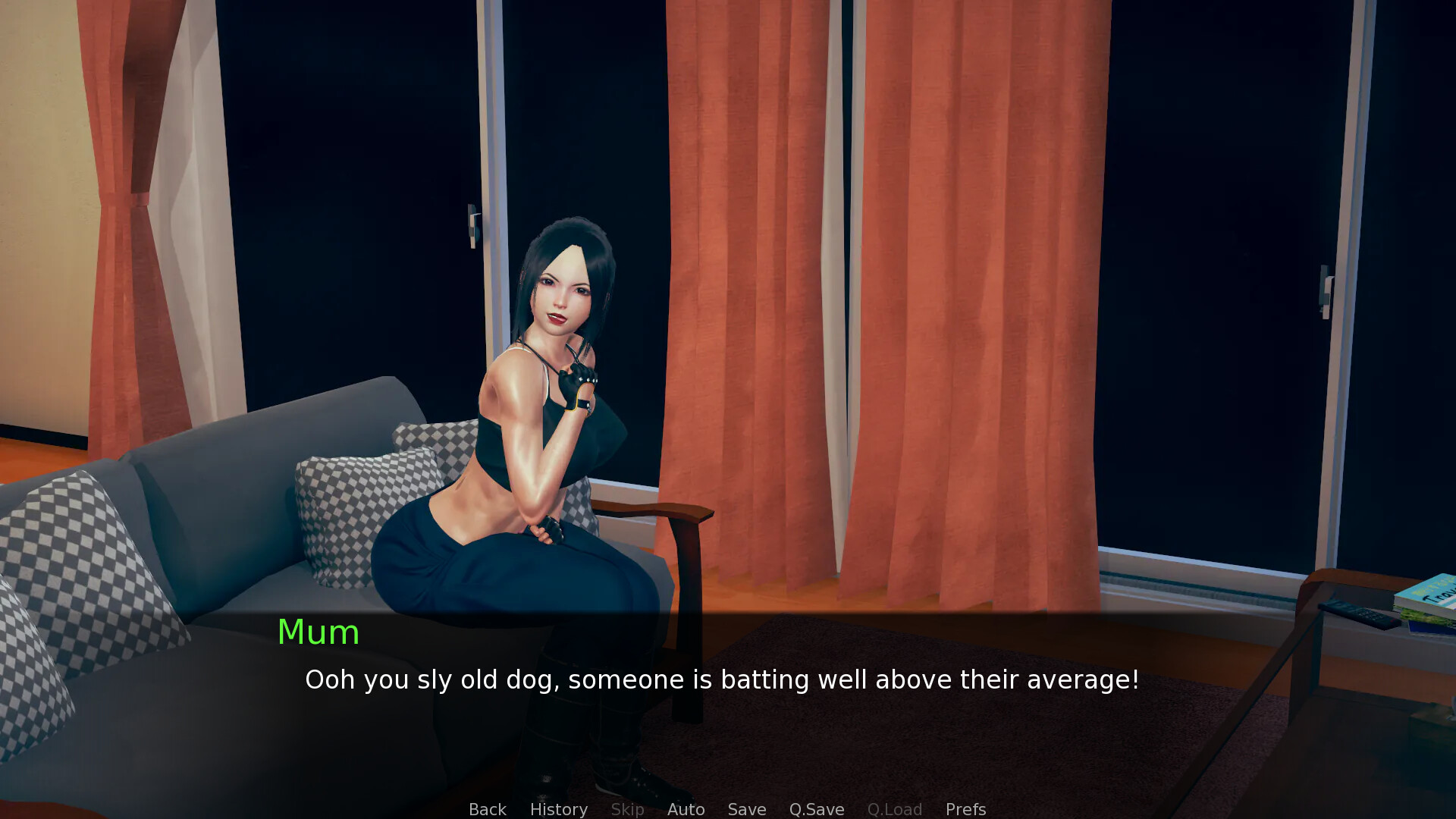The image size is (1456, 819).
Task: Open the Save game menu
Action: [x=746, y=809]
